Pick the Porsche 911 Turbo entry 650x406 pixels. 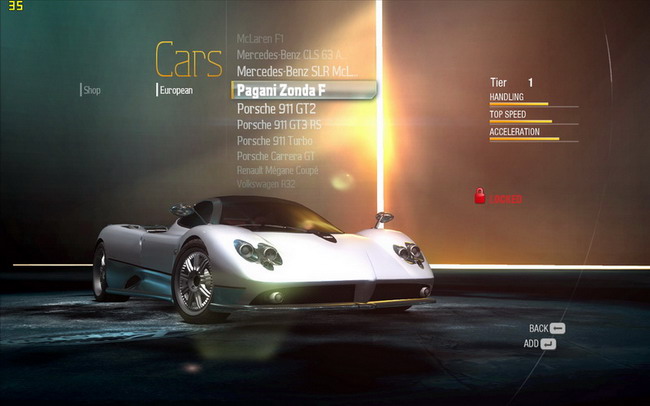pos(274,140)
